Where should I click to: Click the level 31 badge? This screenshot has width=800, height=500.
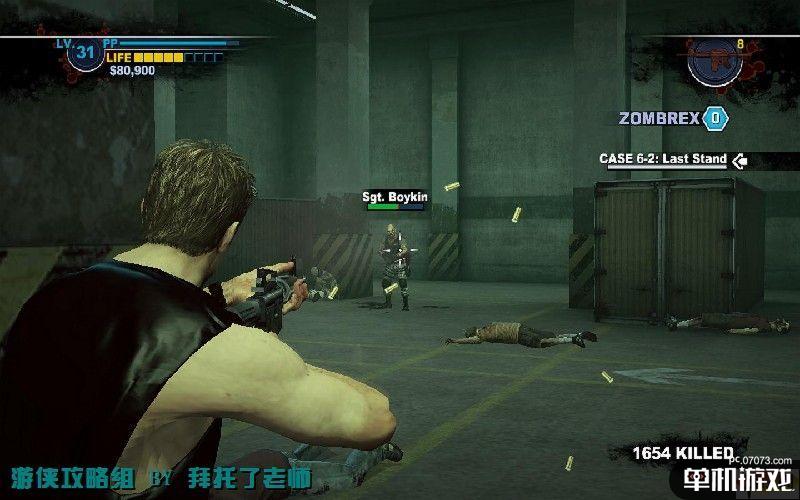[84, 53]
